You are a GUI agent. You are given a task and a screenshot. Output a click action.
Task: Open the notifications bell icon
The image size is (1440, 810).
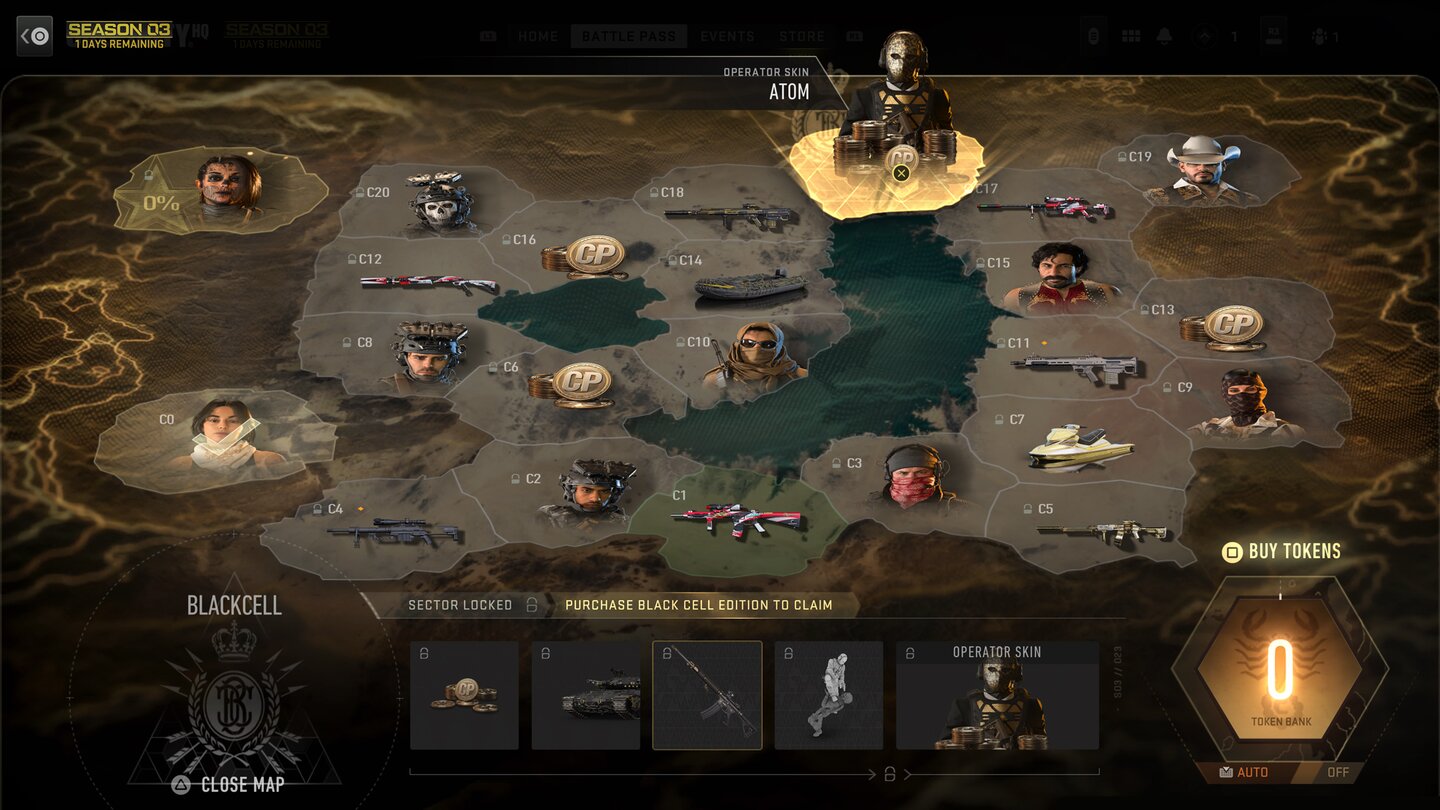tap(1164, 36)
